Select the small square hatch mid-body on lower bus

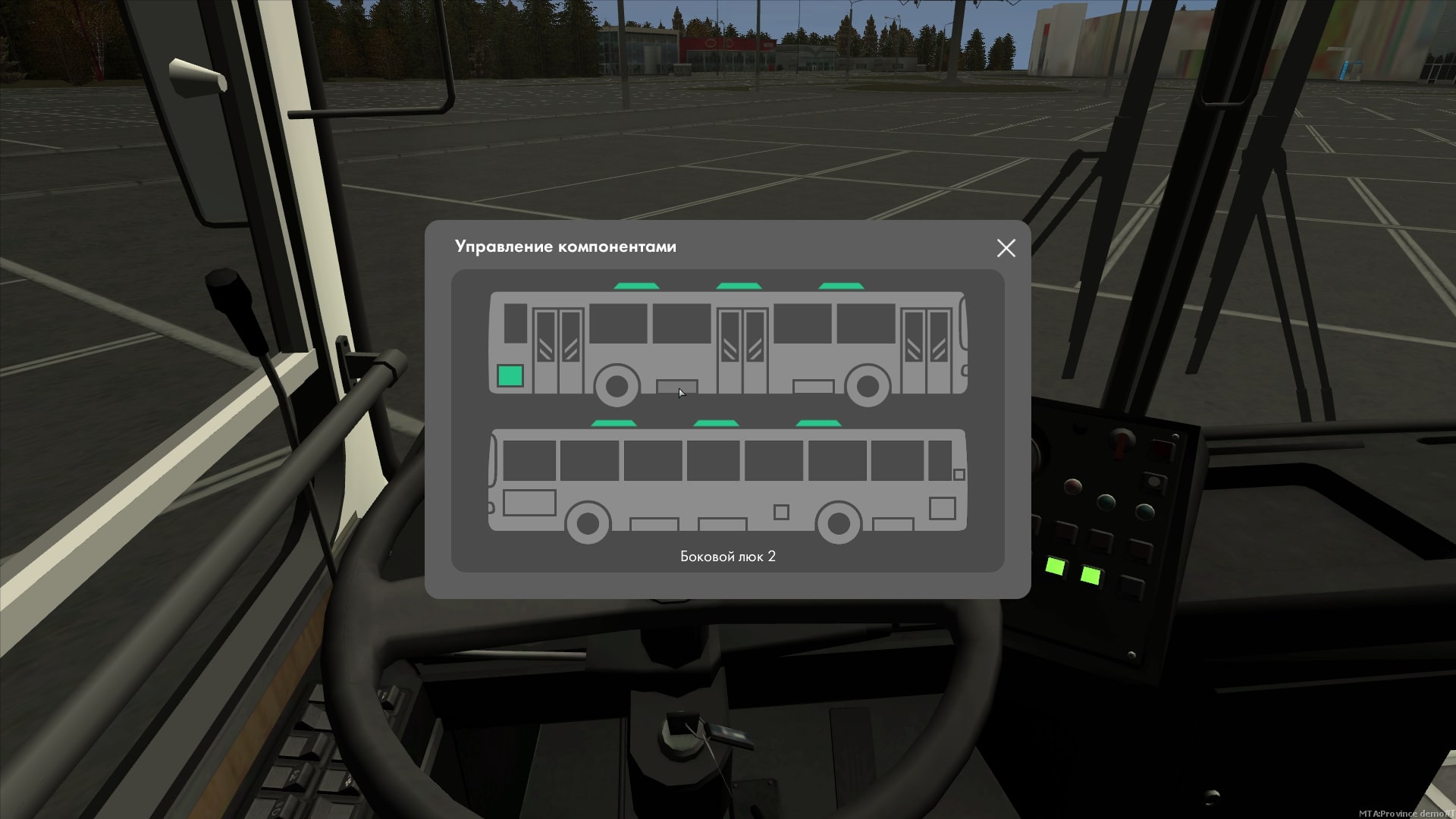[781, 513]
